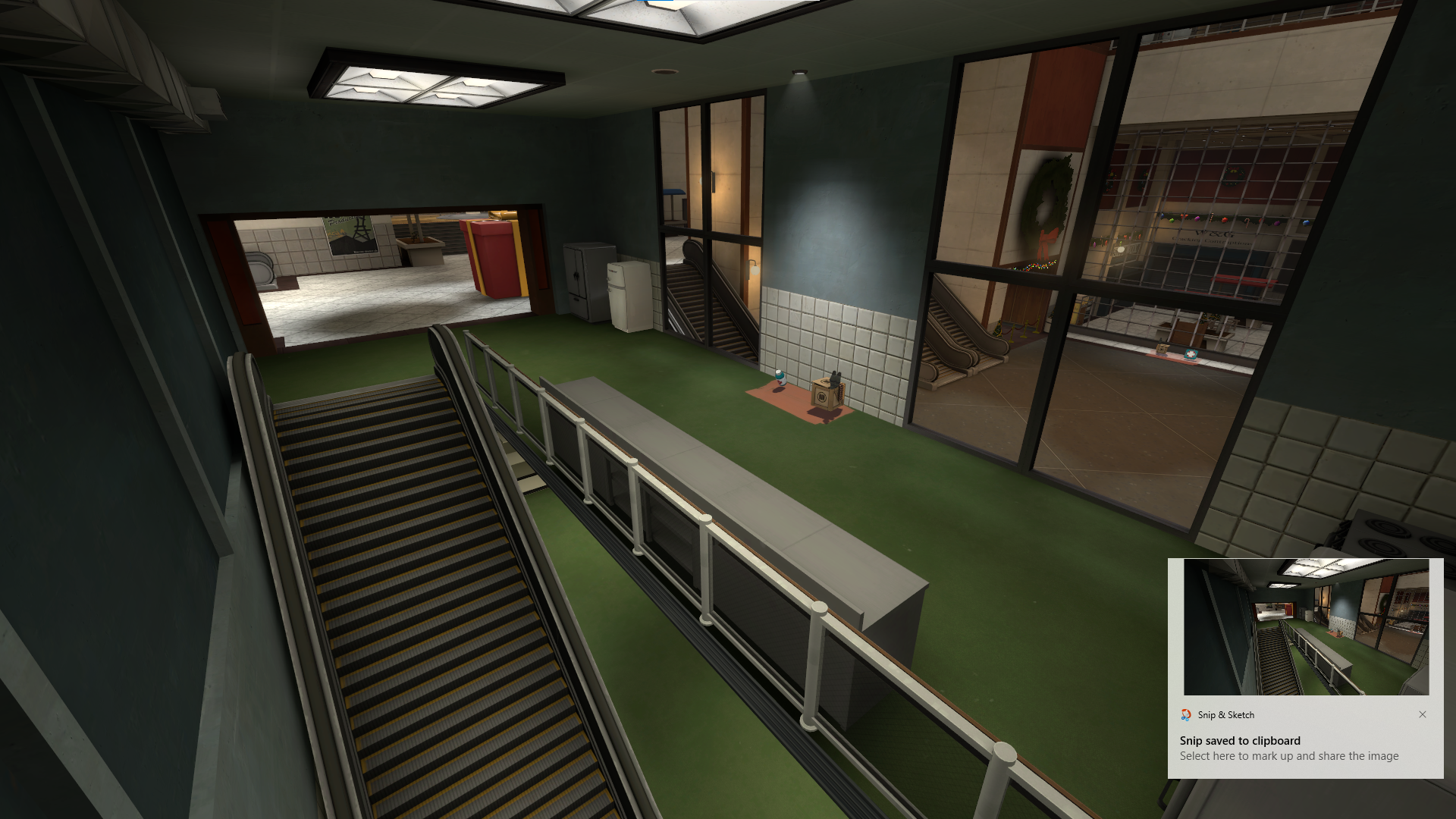The height and width of the screenshot is (819, 1456).
Task: Open the snip thumbnail preview
Action: (x=1306, y=627)
